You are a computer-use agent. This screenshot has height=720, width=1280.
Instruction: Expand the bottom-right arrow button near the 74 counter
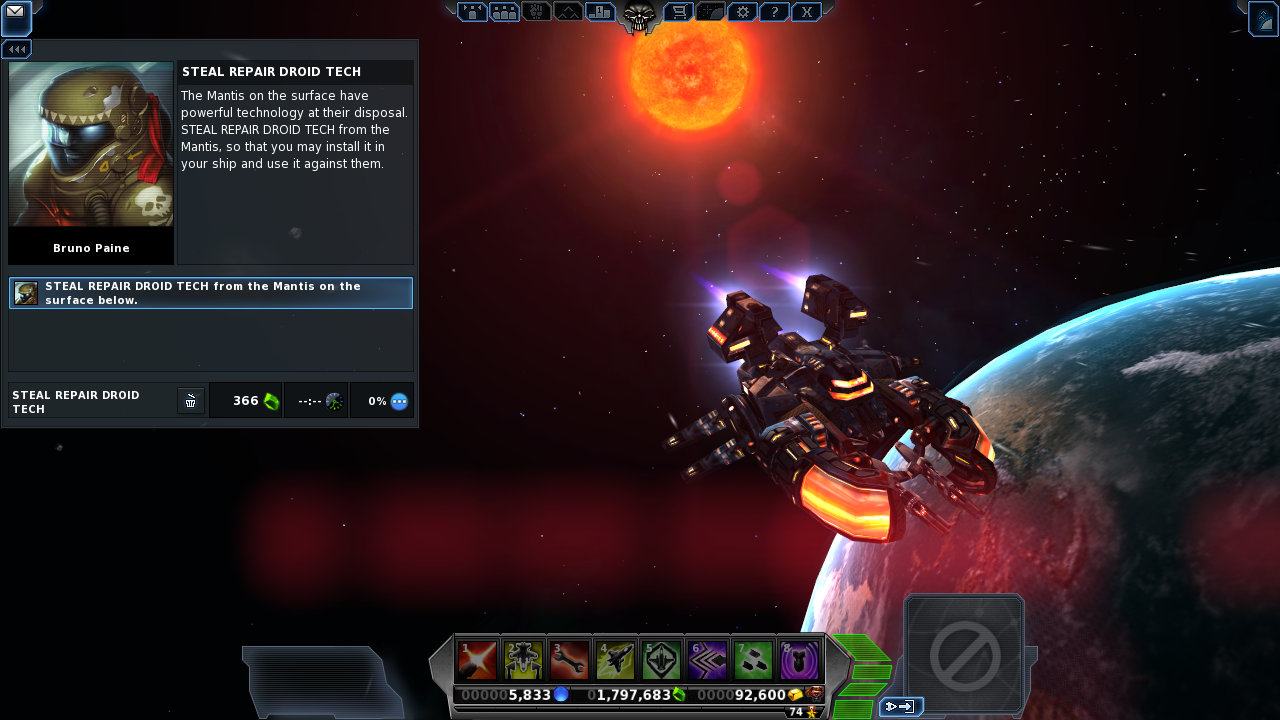pos(901,705)
